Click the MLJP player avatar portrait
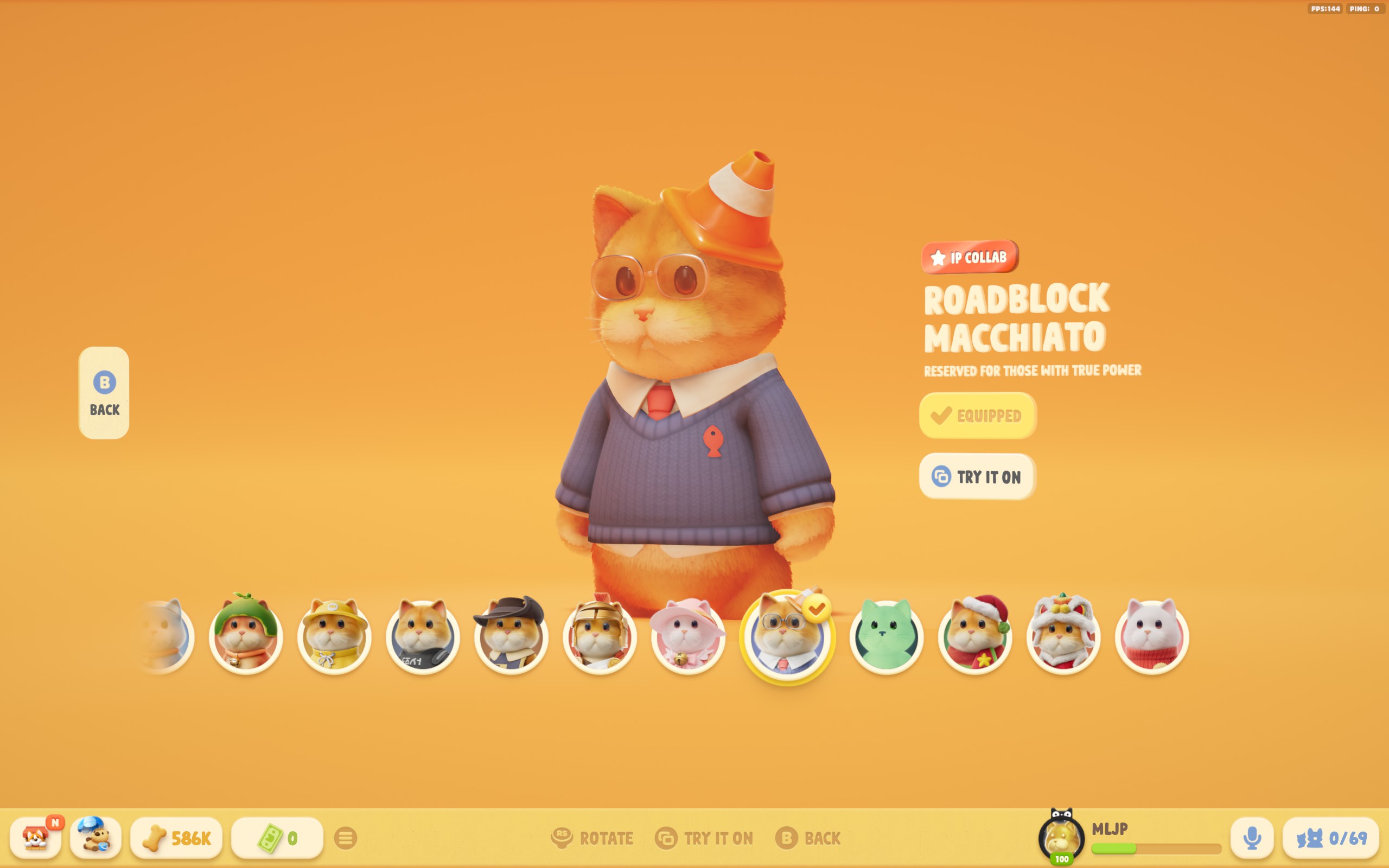This screenshot has height=868, width=1389. [1061, 837]
